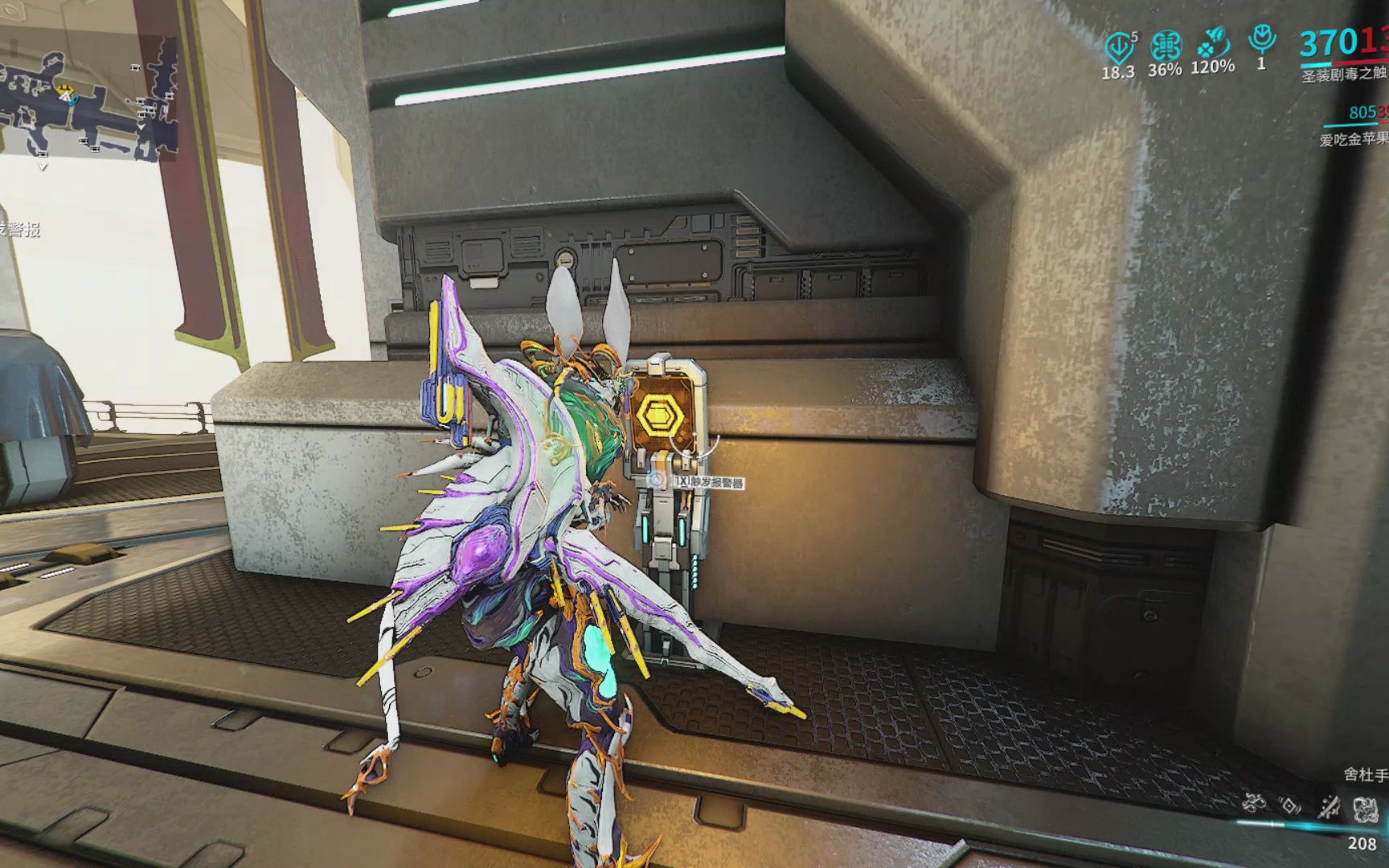Click the down-arrow buff icon showing 18.3
Image resolution: width=1389 pixels, height=868 pixels.
pyautogui.click(x=1118, y=47)
